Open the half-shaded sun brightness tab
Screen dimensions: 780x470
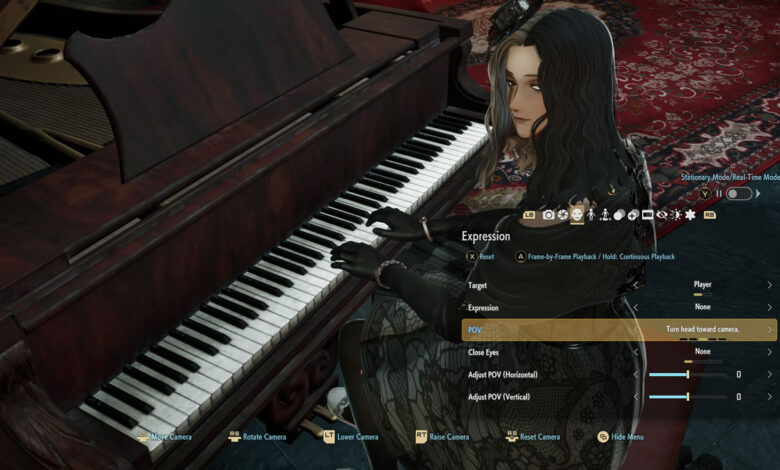click(675, 214)
